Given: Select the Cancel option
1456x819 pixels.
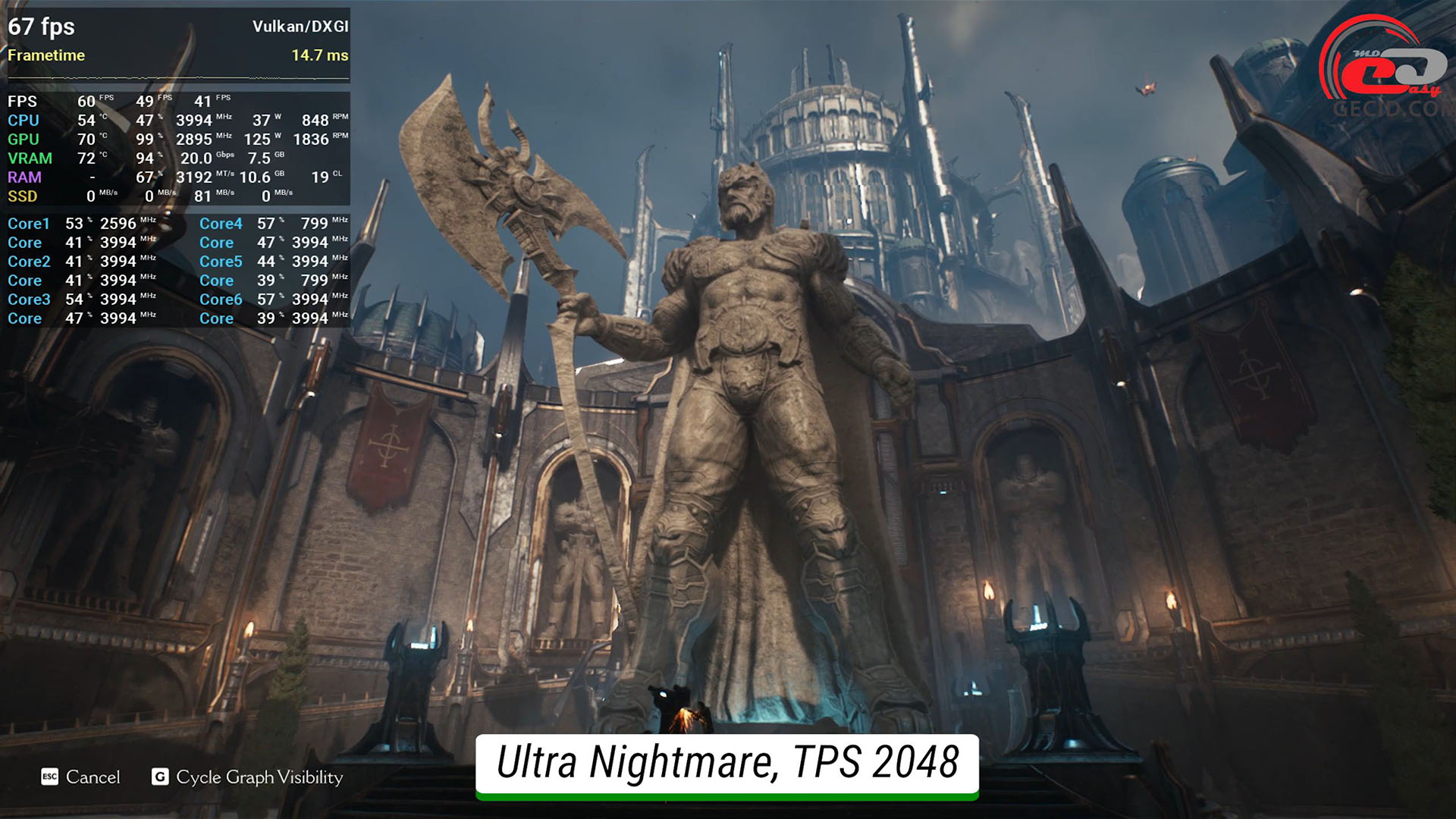Looking at the screenshot, I should pyautogui.click(x=81, y=777).
